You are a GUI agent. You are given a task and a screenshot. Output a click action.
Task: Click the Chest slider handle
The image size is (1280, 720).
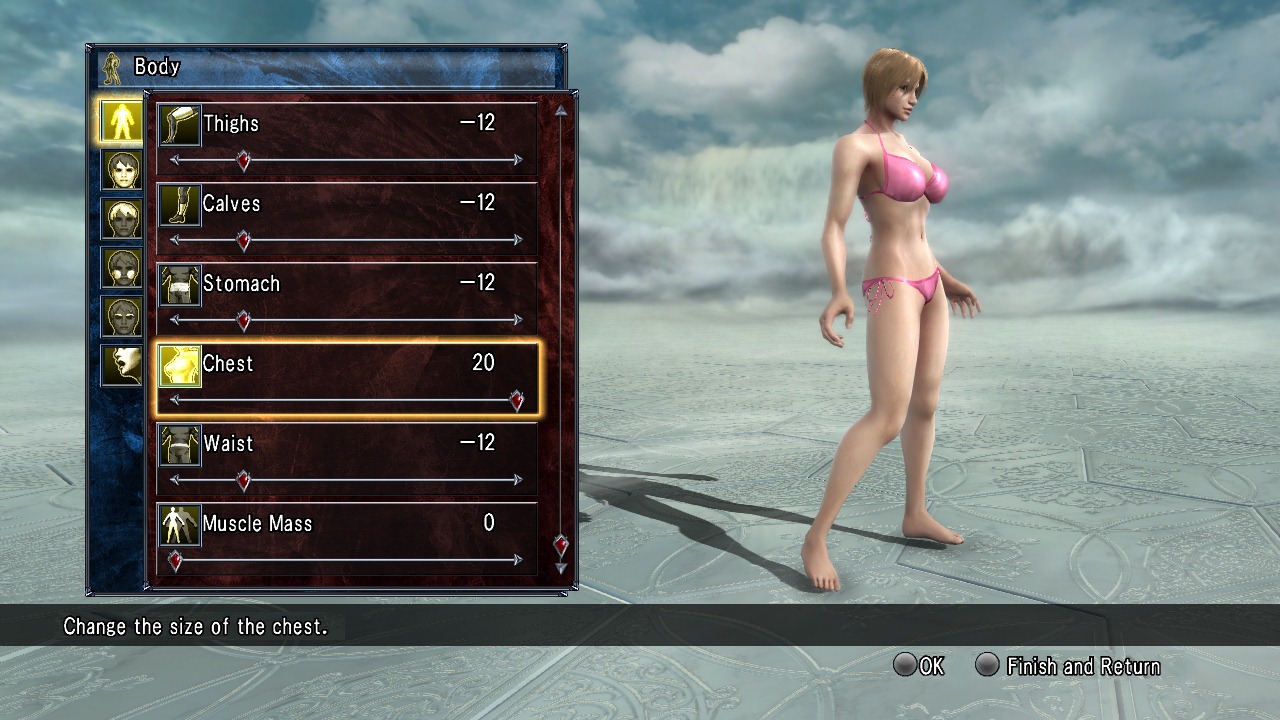(x=516, y=401)
